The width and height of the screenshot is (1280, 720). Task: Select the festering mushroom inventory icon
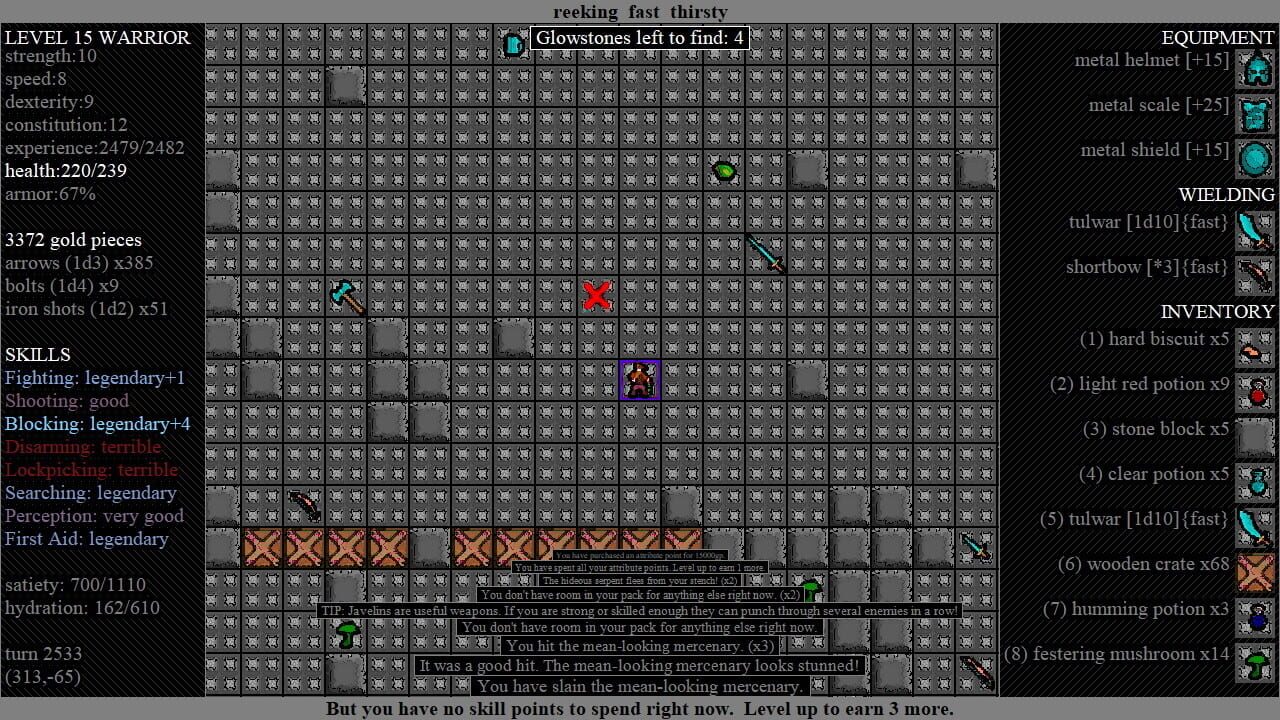click(x=1255, y=663)
